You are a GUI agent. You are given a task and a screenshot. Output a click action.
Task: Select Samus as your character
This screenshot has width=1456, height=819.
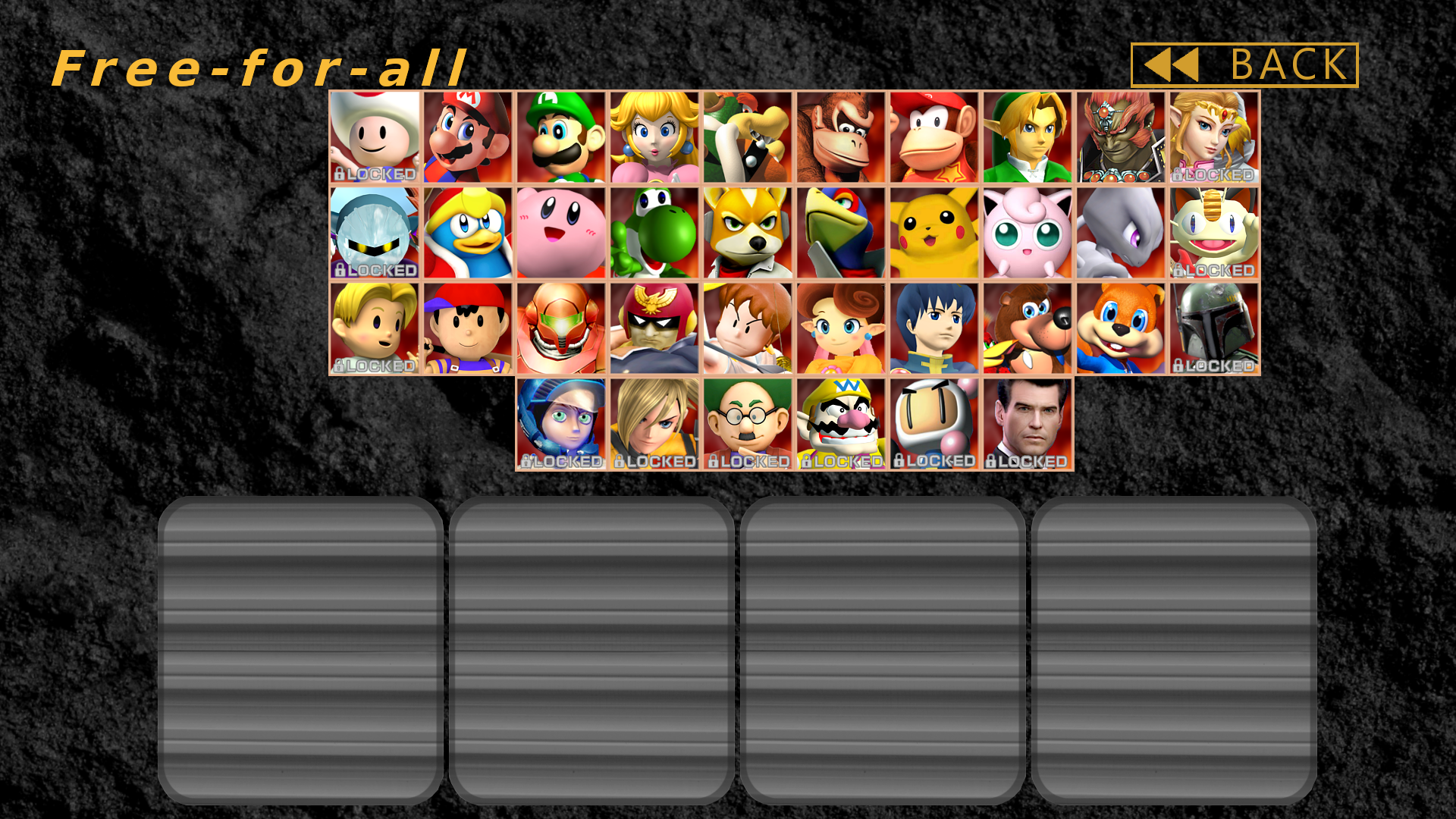(x=560, y=325)
